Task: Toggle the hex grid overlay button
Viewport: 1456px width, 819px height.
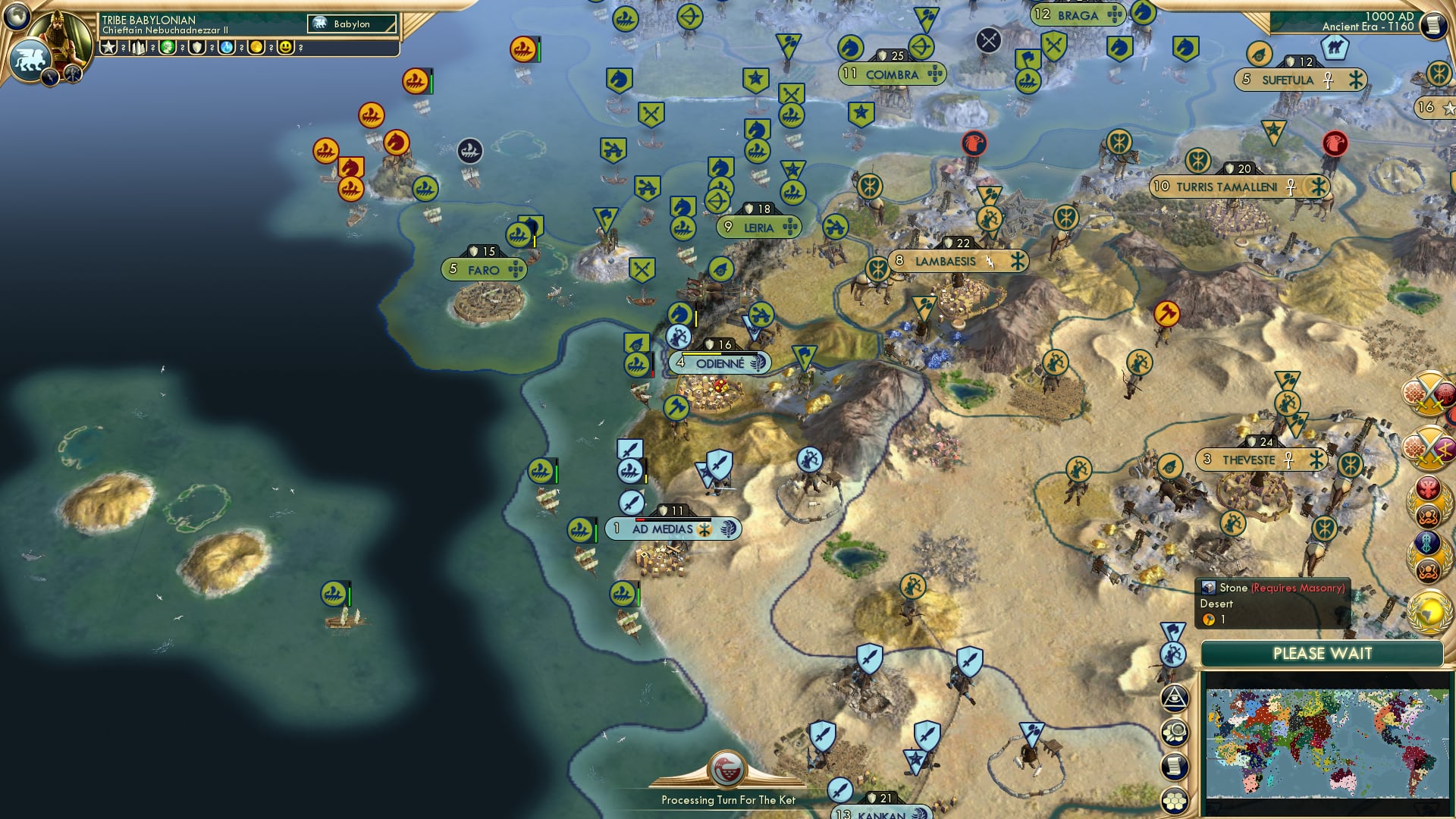Action: (1175, 799)
